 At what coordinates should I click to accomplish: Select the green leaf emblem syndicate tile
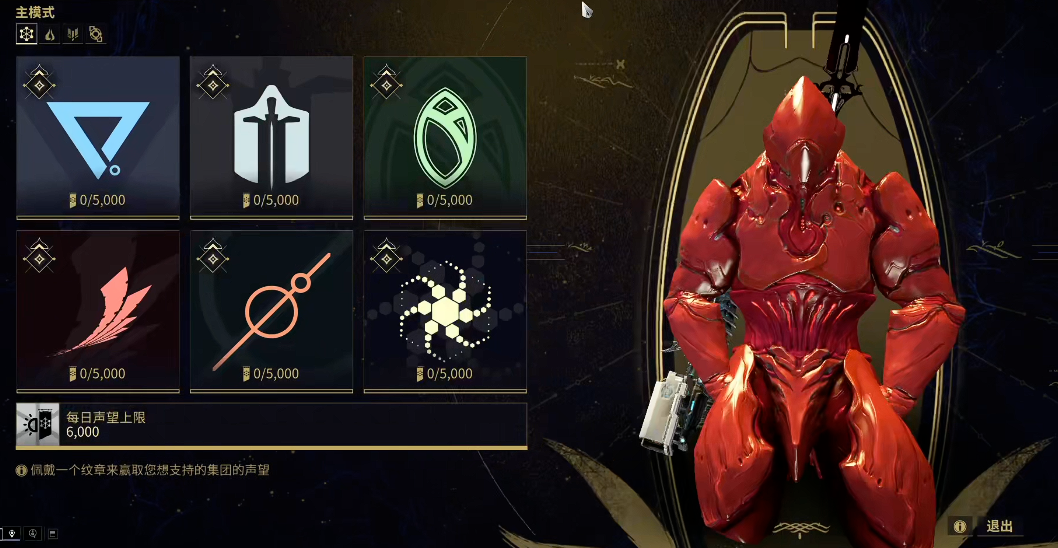point(445,137)
